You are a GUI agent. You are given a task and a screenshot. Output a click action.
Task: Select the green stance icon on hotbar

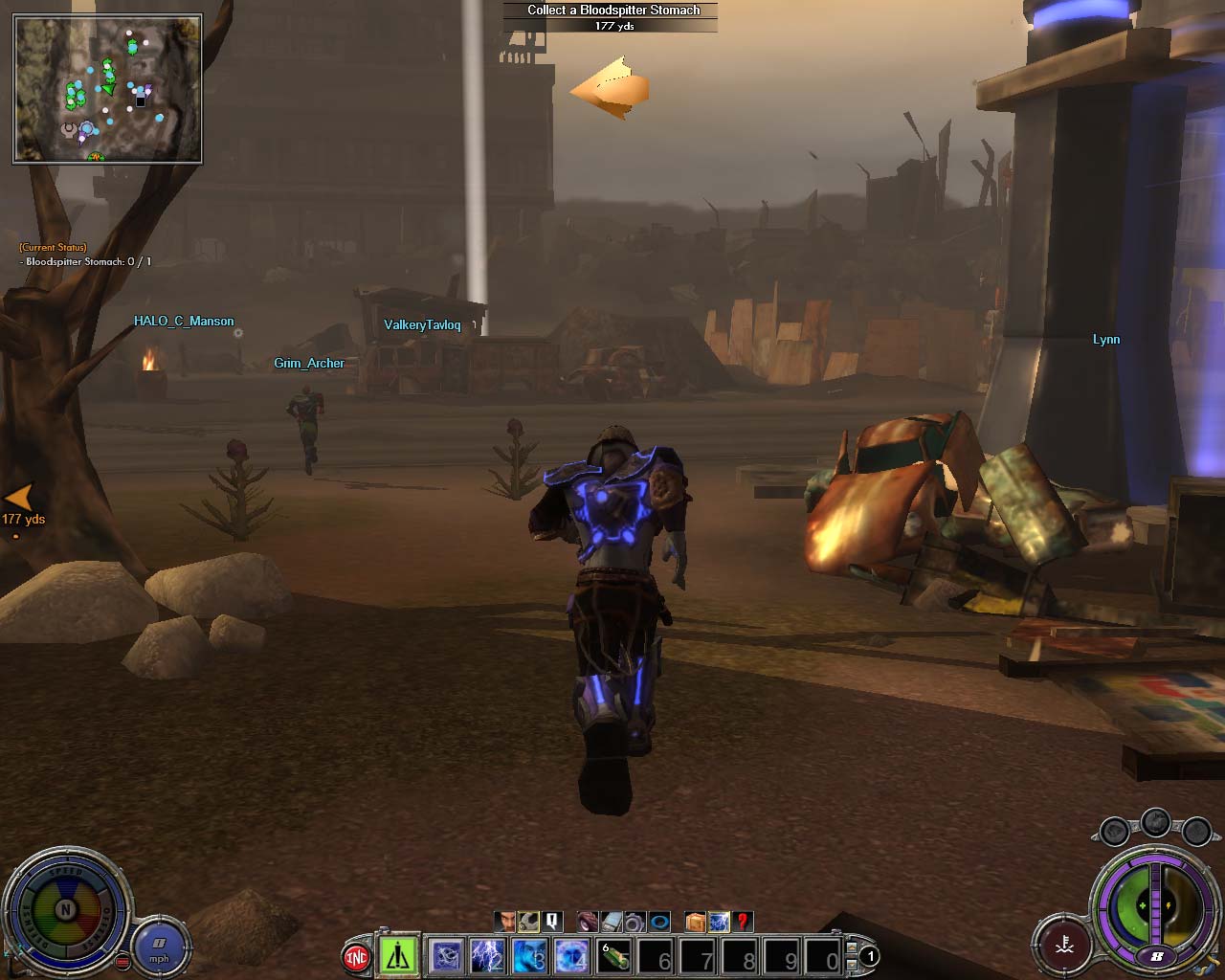[397, 955]
